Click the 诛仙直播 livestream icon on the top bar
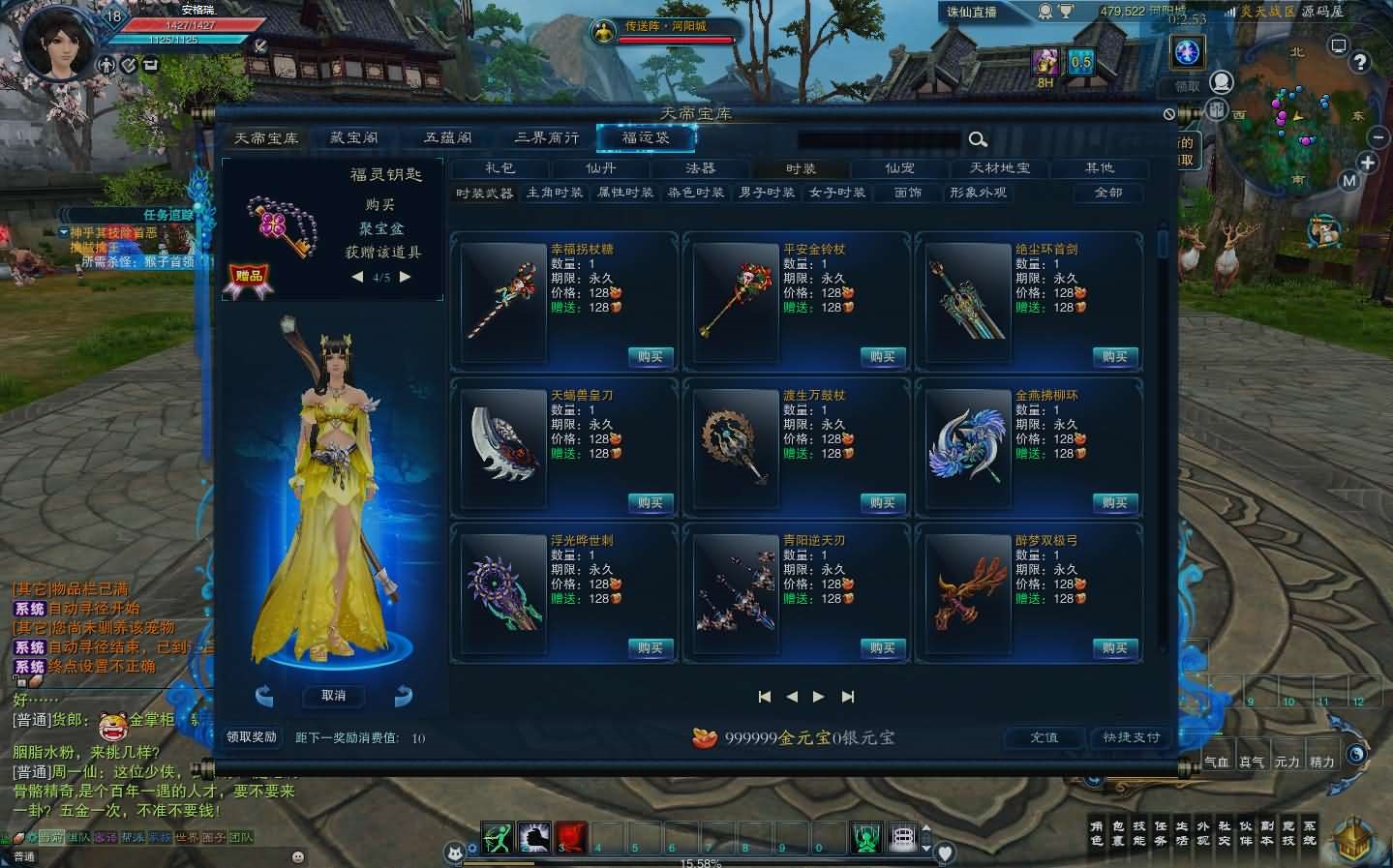Screen dimensions: 1393x868 tap(971, 12)
